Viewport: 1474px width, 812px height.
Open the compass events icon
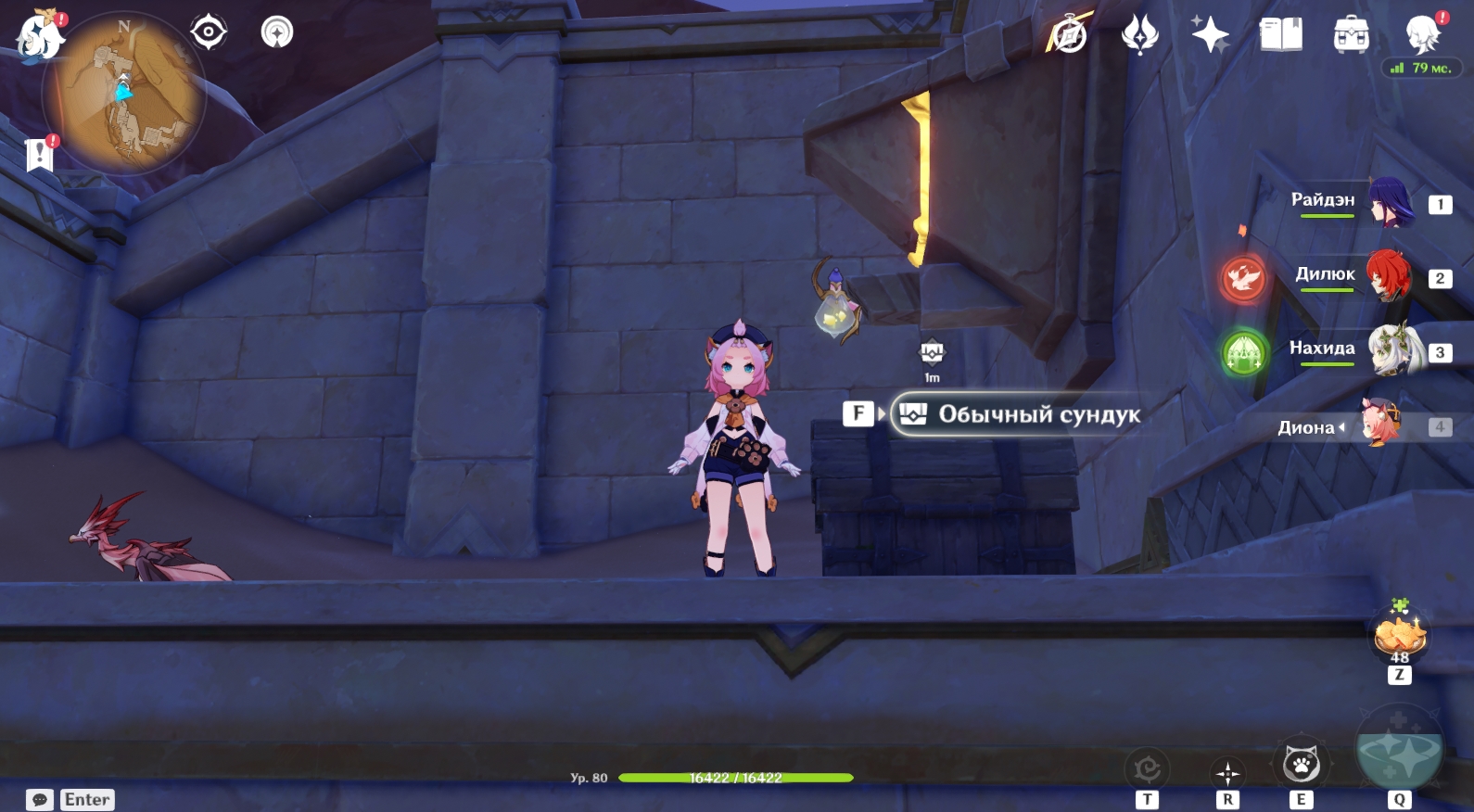tap(1069, 35)
